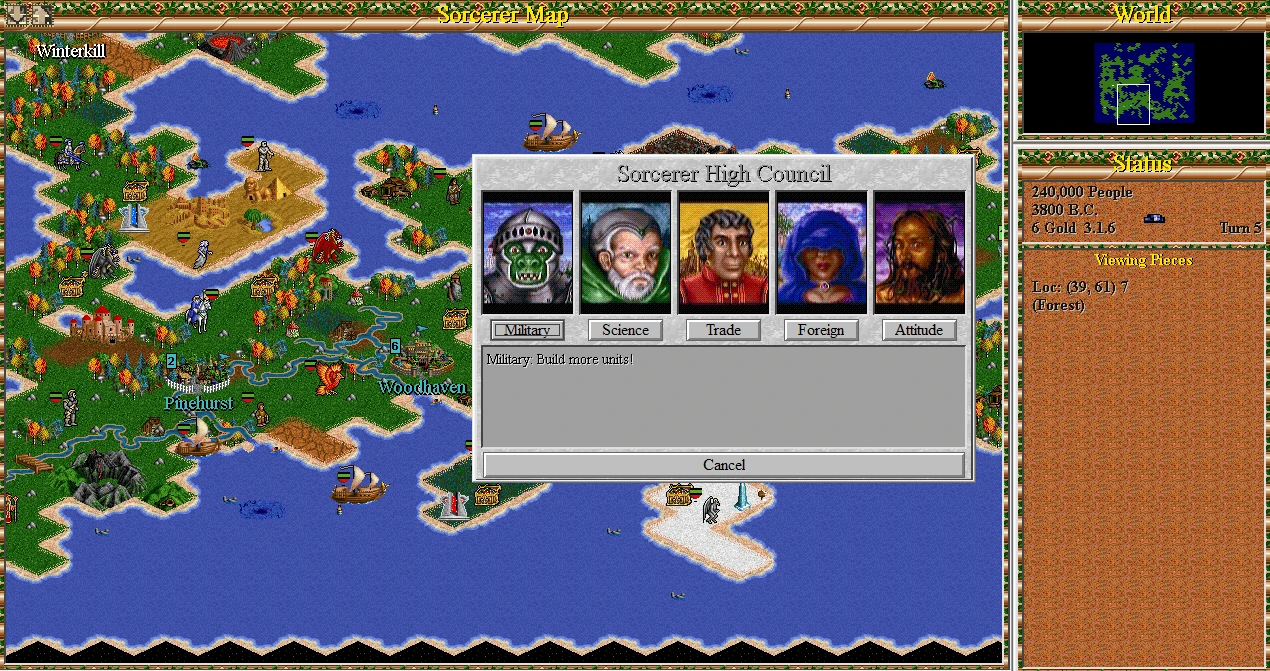Zoom in map with up-arrow icon
1270x671 pixels.
pyautogui.click(x=42, y=13)
